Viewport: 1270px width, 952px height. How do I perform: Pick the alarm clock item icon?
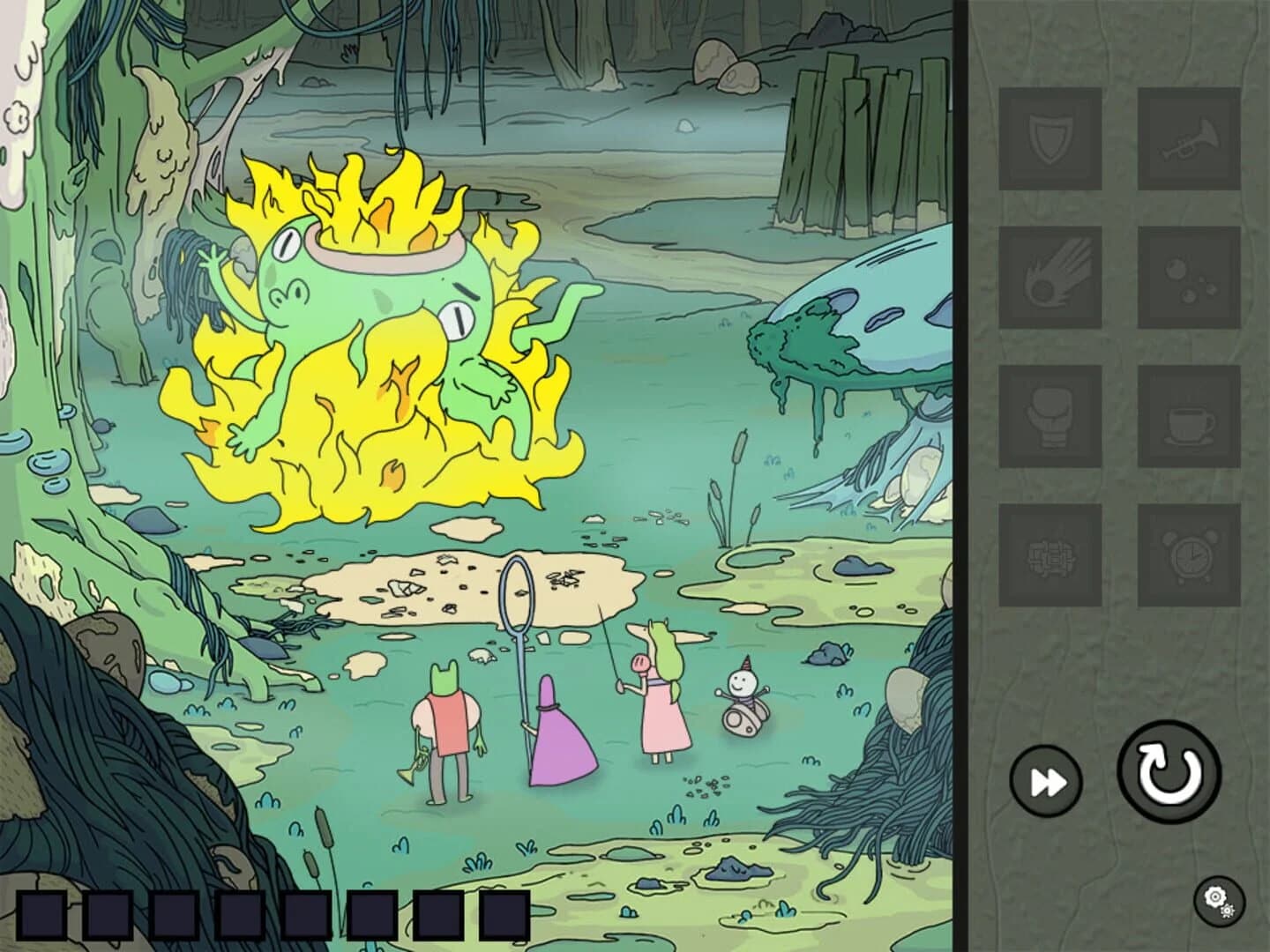tap(1190, 557)
